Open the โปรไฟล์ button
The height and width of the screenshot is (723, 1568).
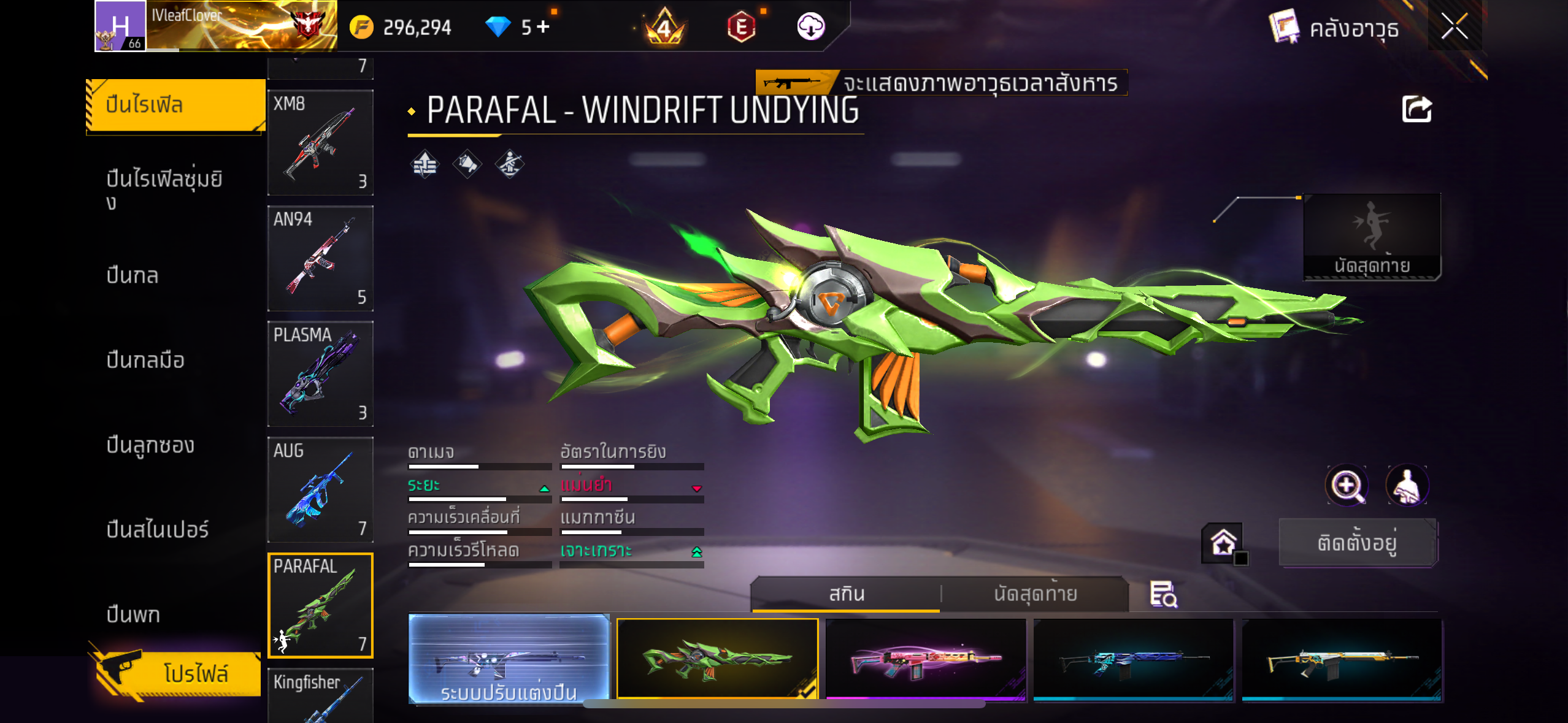point(178,673)
